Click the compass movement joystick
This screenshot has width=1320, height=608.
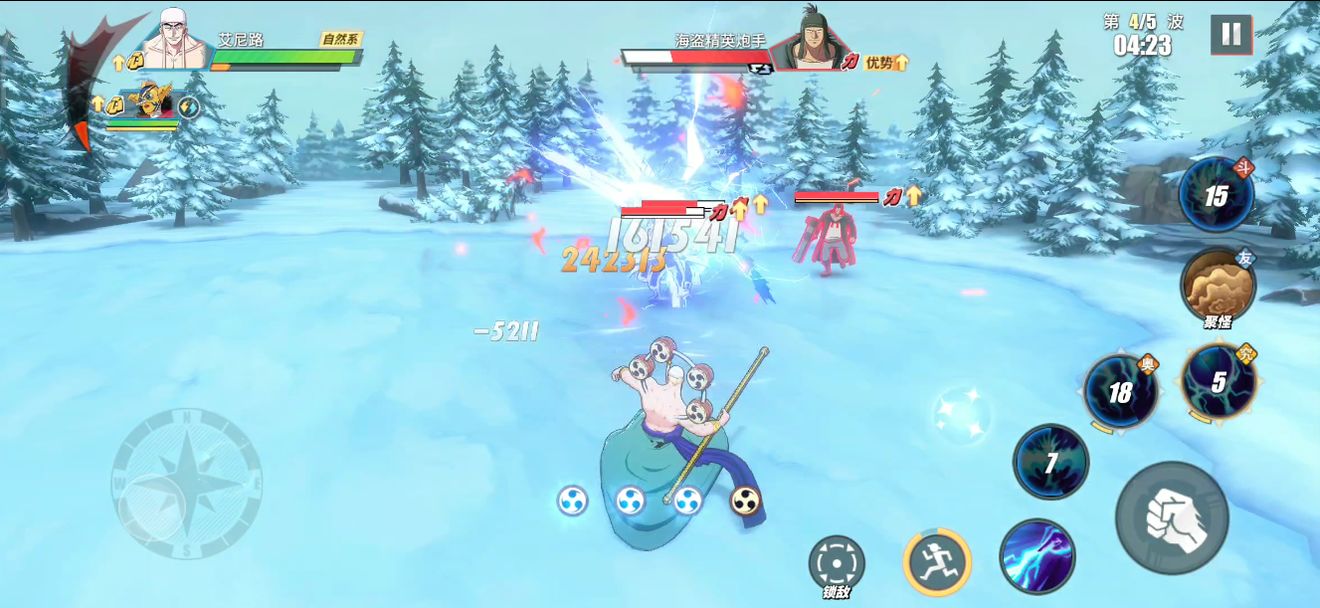point(187,483)
